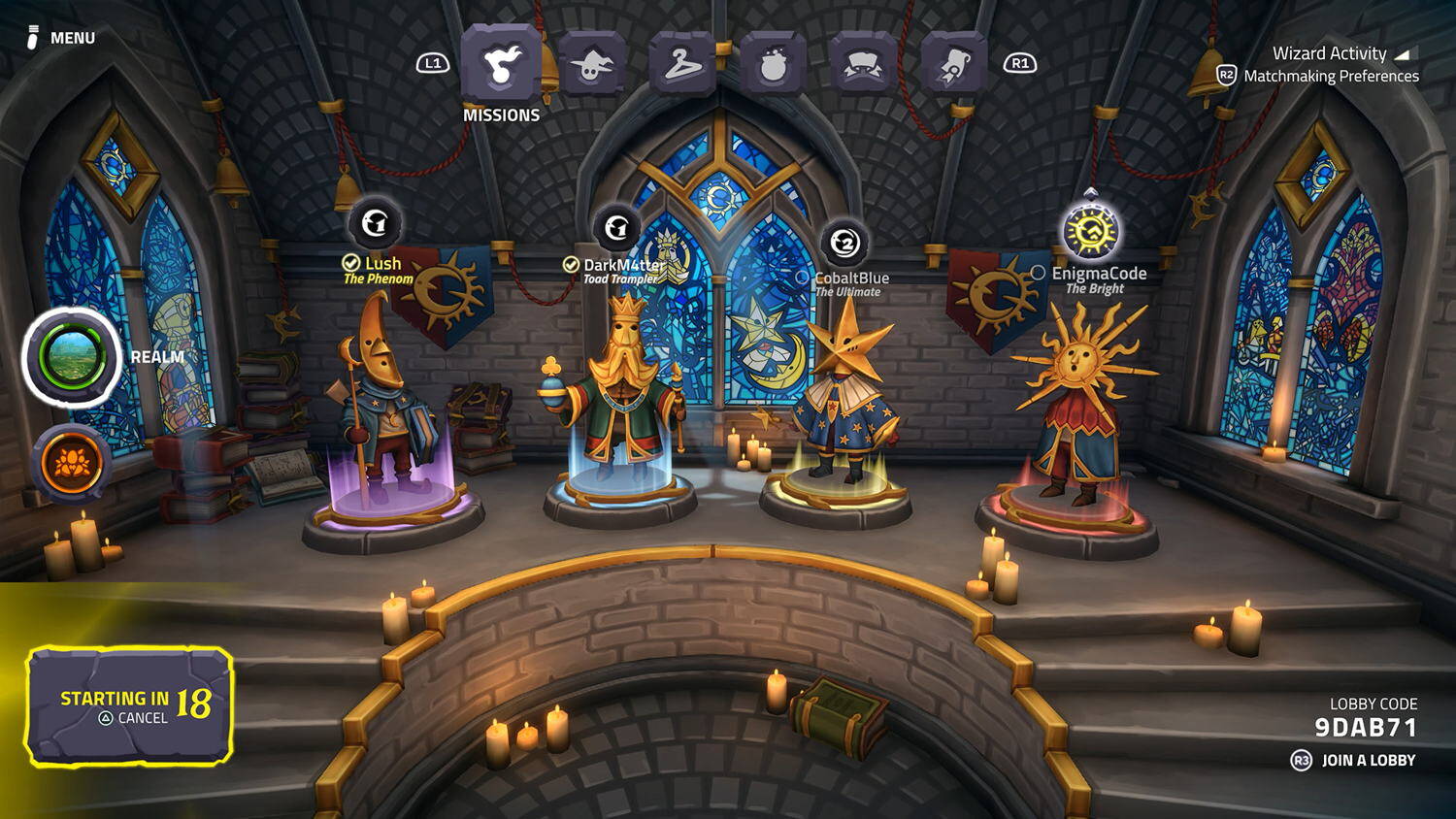Open the scroll with ribbon tab
This screenshot has height=819, width=1456.
pyautogui.click(x=953, y=65)
